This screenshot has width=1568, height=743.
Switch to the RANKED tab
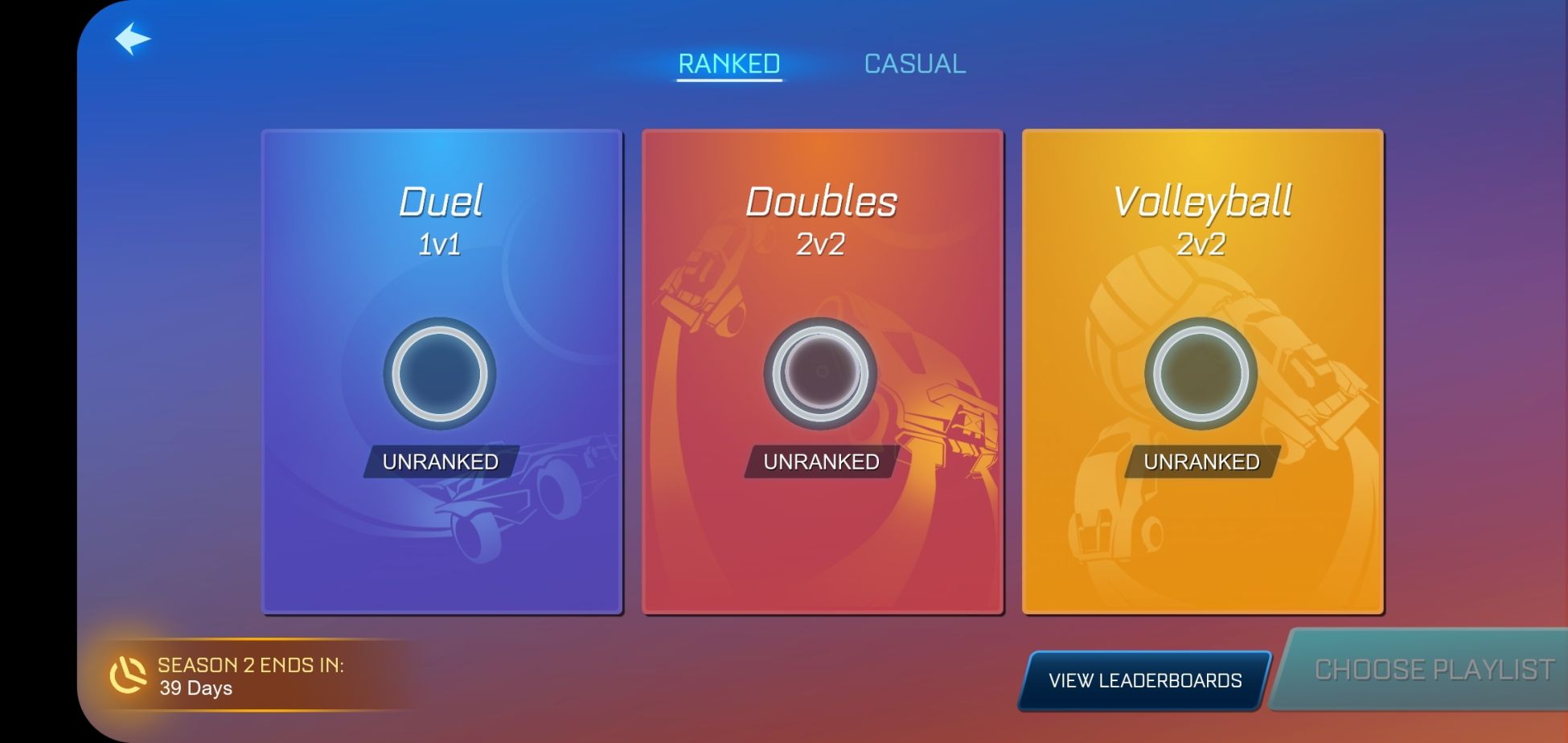(728, 63)
